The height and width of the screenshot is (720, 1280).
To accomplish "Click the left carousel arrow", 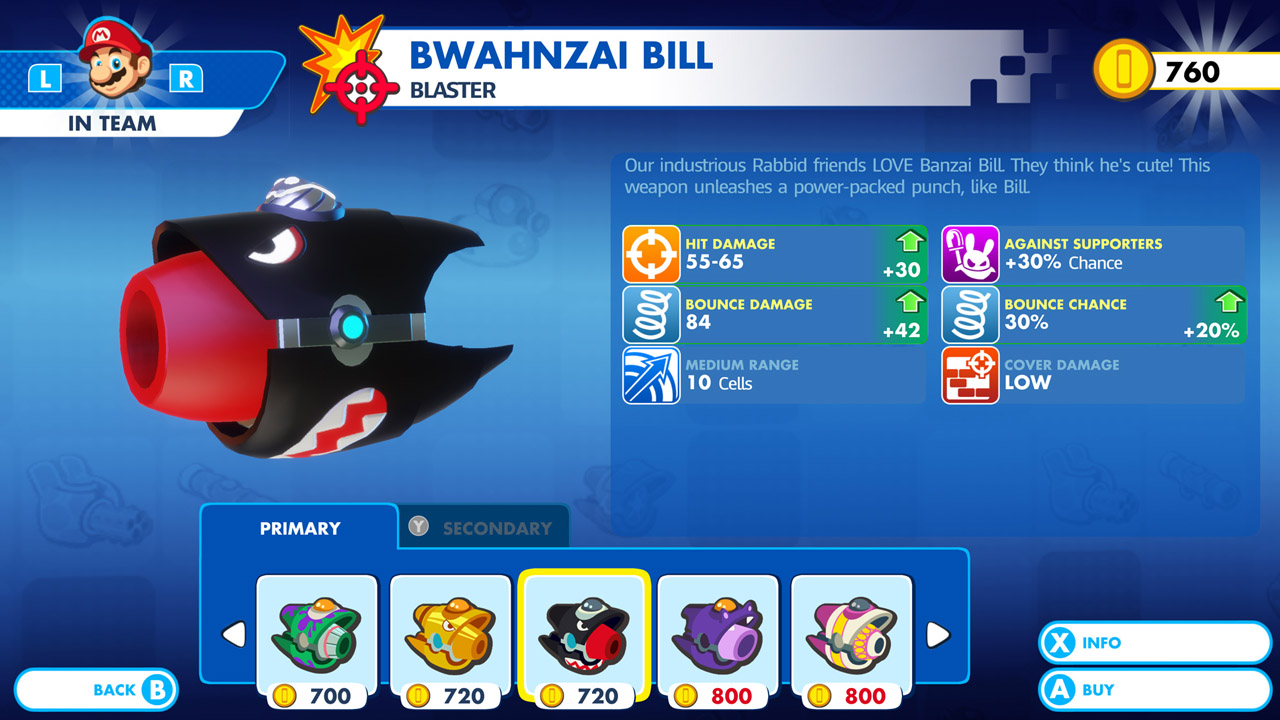I will (x=234, y=633).
